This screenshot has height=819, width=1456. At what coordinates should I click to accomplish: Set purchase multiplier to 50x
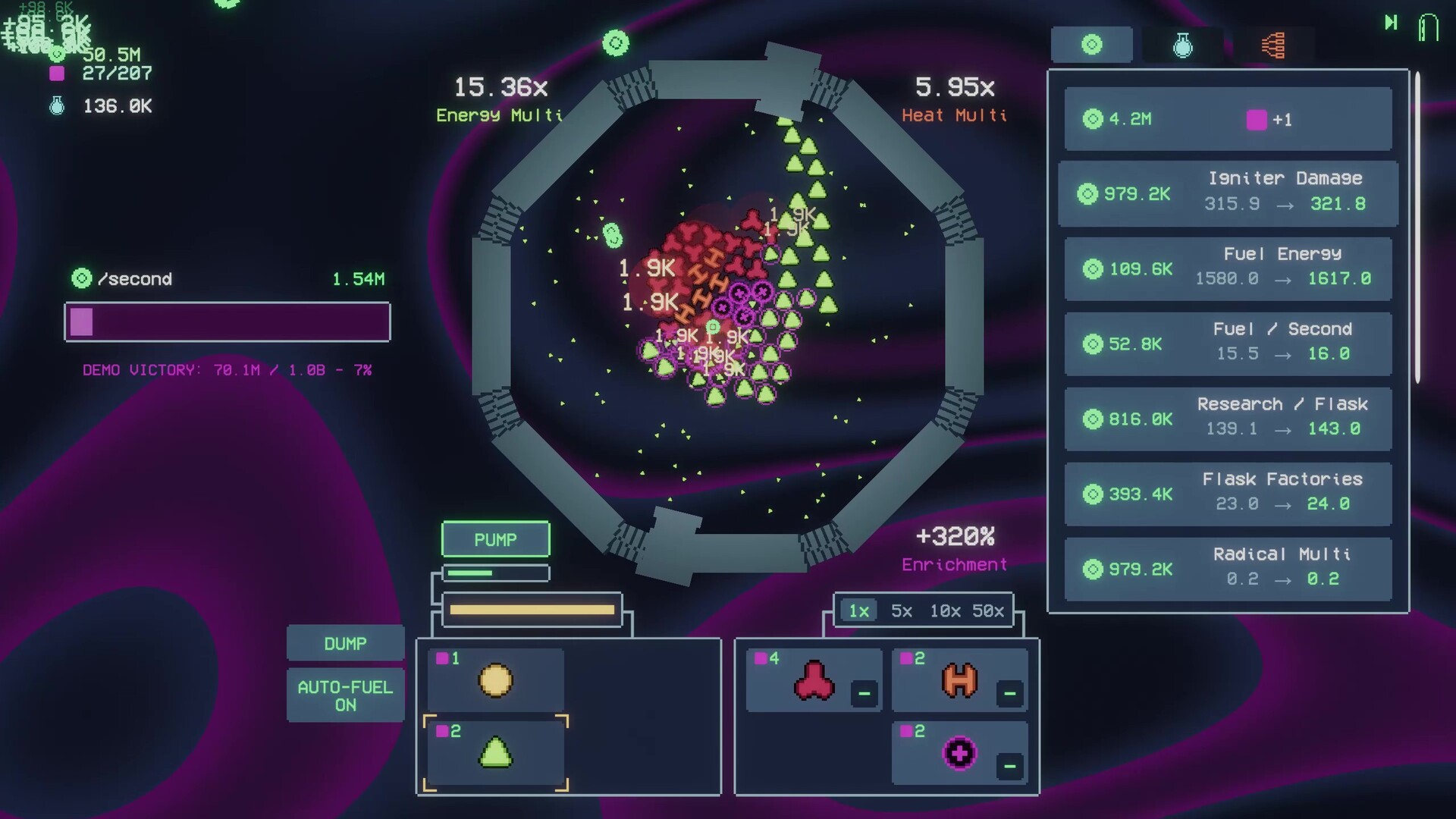pos(988,611)
